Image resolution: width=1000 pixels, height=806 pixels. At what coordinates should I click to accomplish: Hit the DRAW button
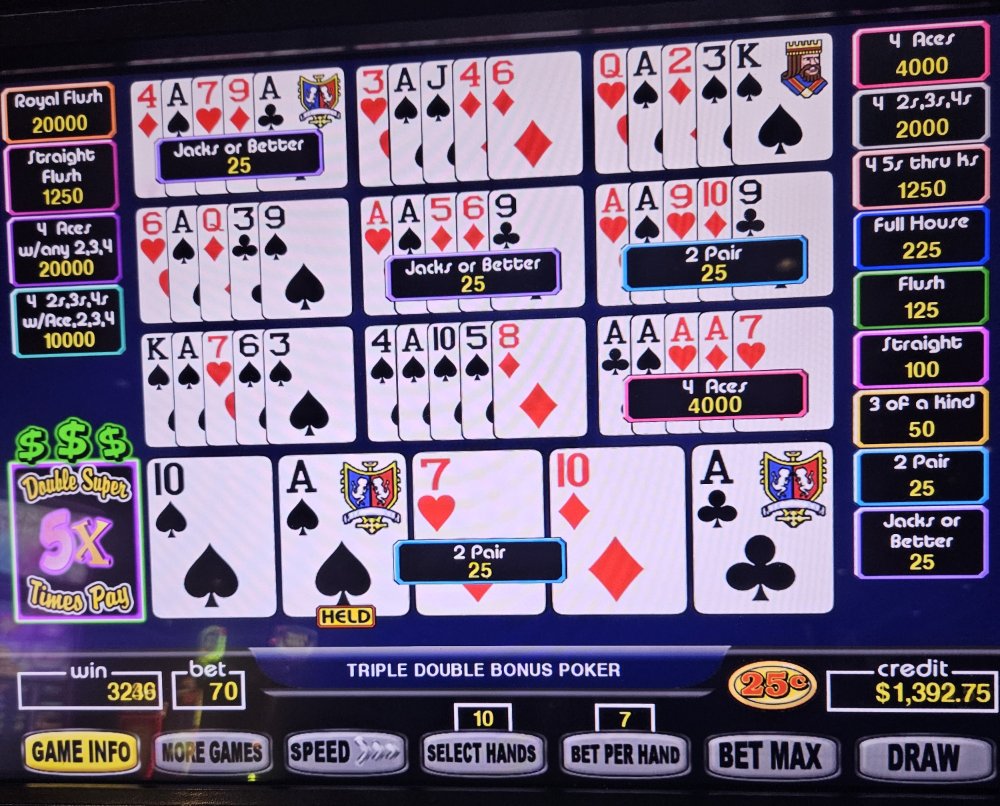click(922, 758)
